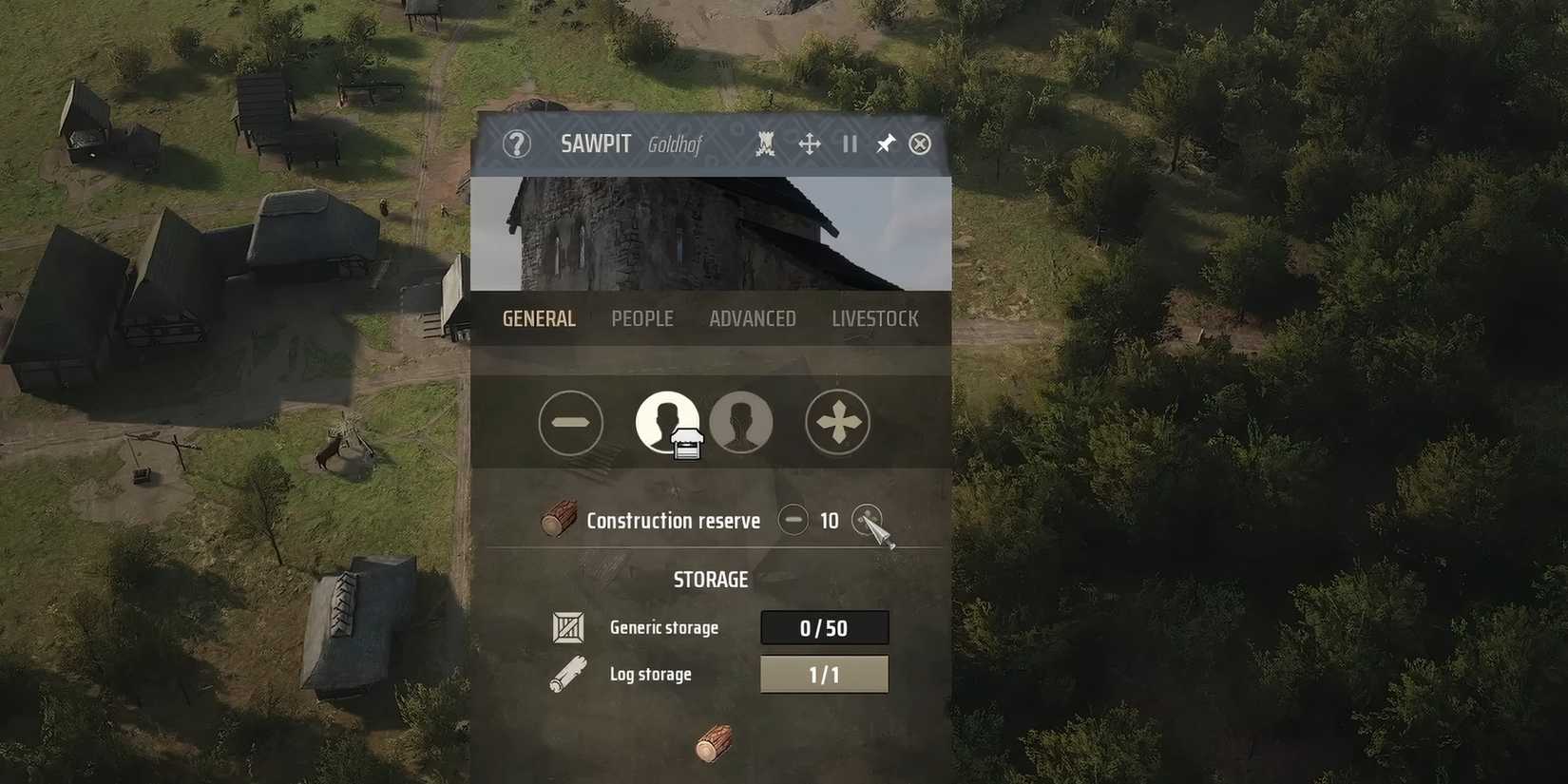Decrease assigned families with the minus circle
Image resolution: width=1568 pixels, height=784 pixels.
point(570,423)
